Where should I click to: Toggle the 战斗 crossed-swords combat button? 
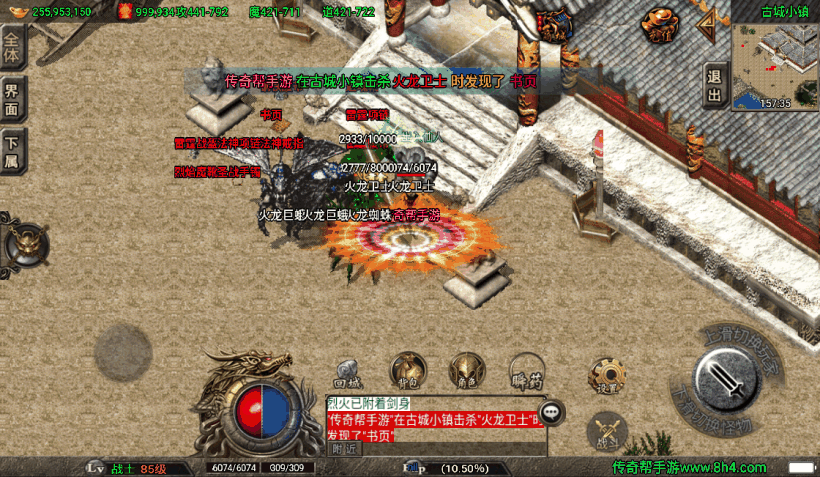click(604, 432)
